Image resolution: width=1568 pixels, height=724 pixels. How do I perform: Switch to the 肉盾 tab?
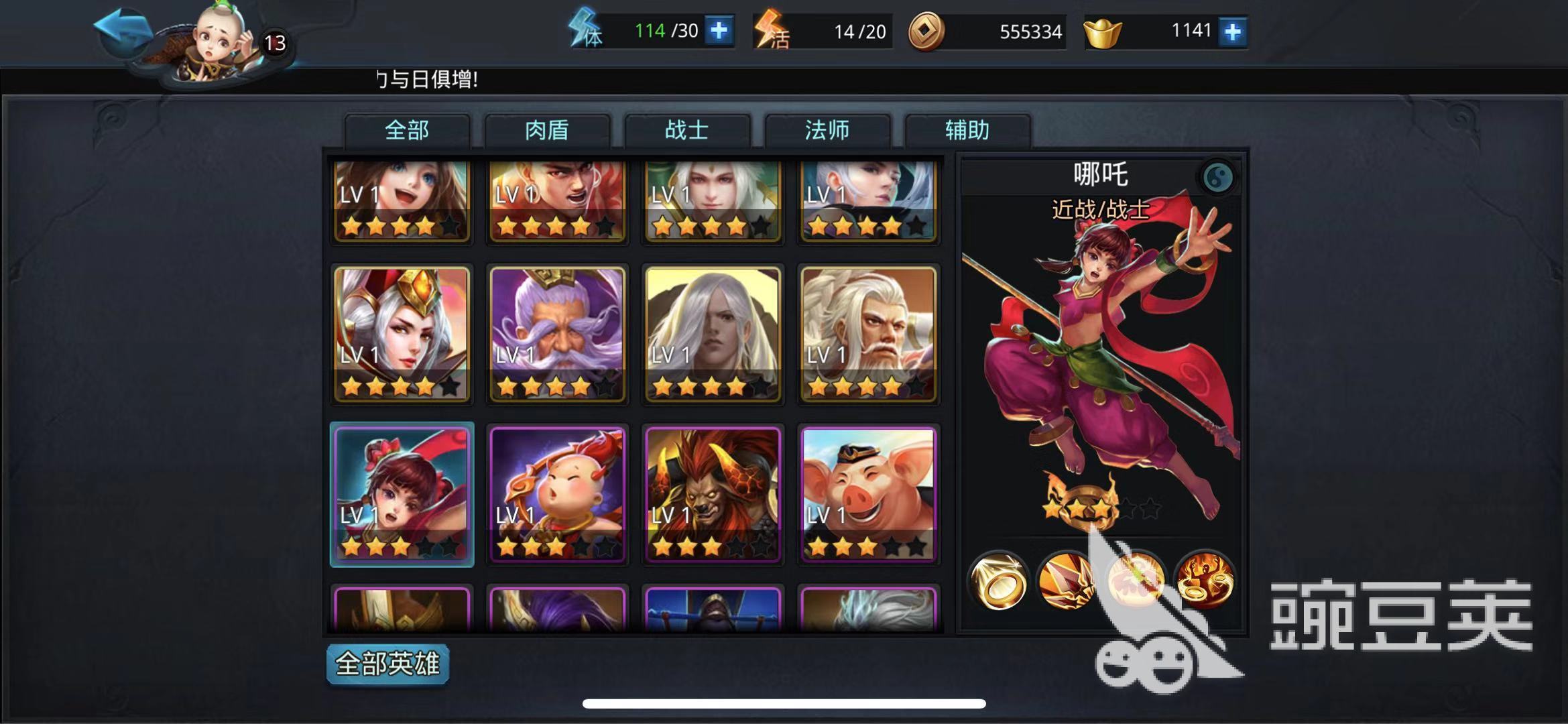click(x=547, y=130)
